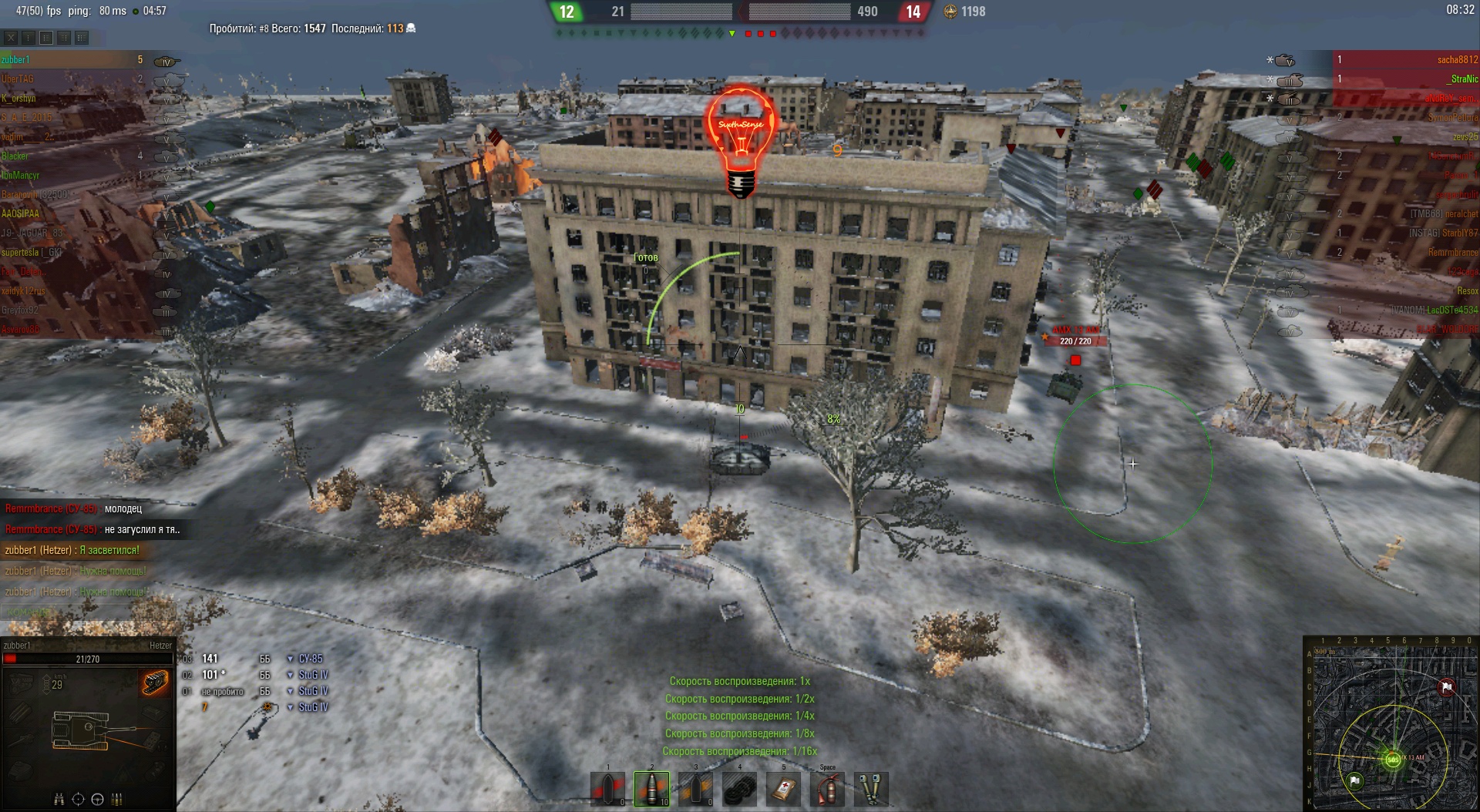Click the CY-85 entry in damage log
1480x812 pixels.
(311, 659)
